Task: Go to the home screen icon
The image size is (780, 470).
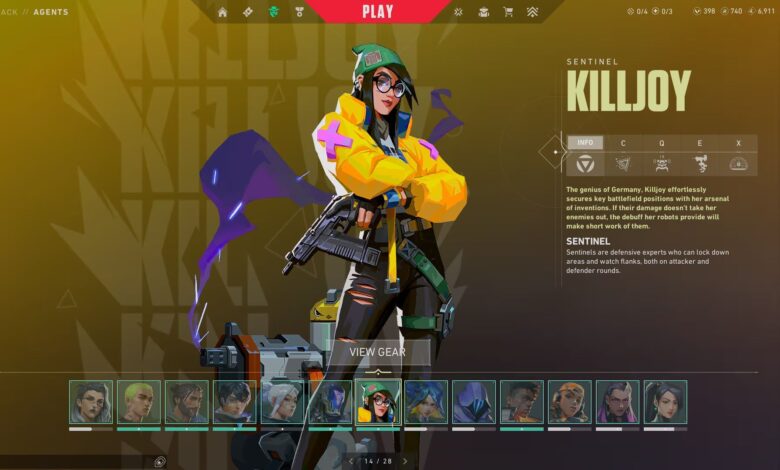Action: coord(222,12)
